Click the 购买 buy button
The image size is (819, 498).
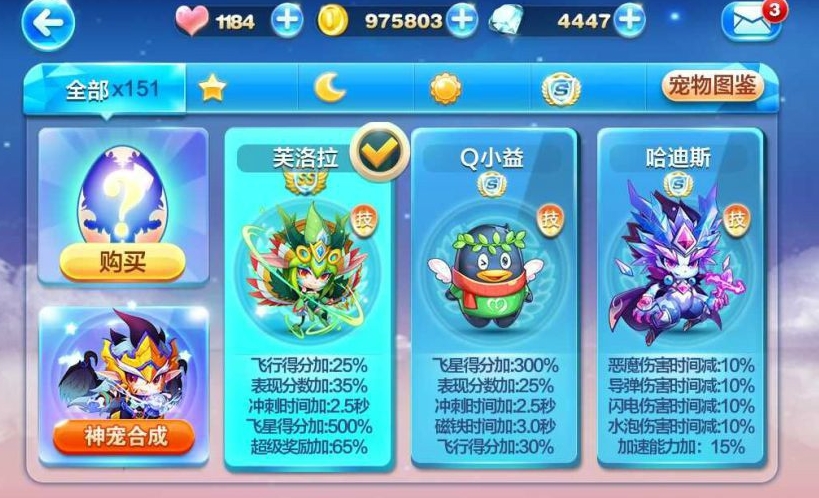click(123, 262)
